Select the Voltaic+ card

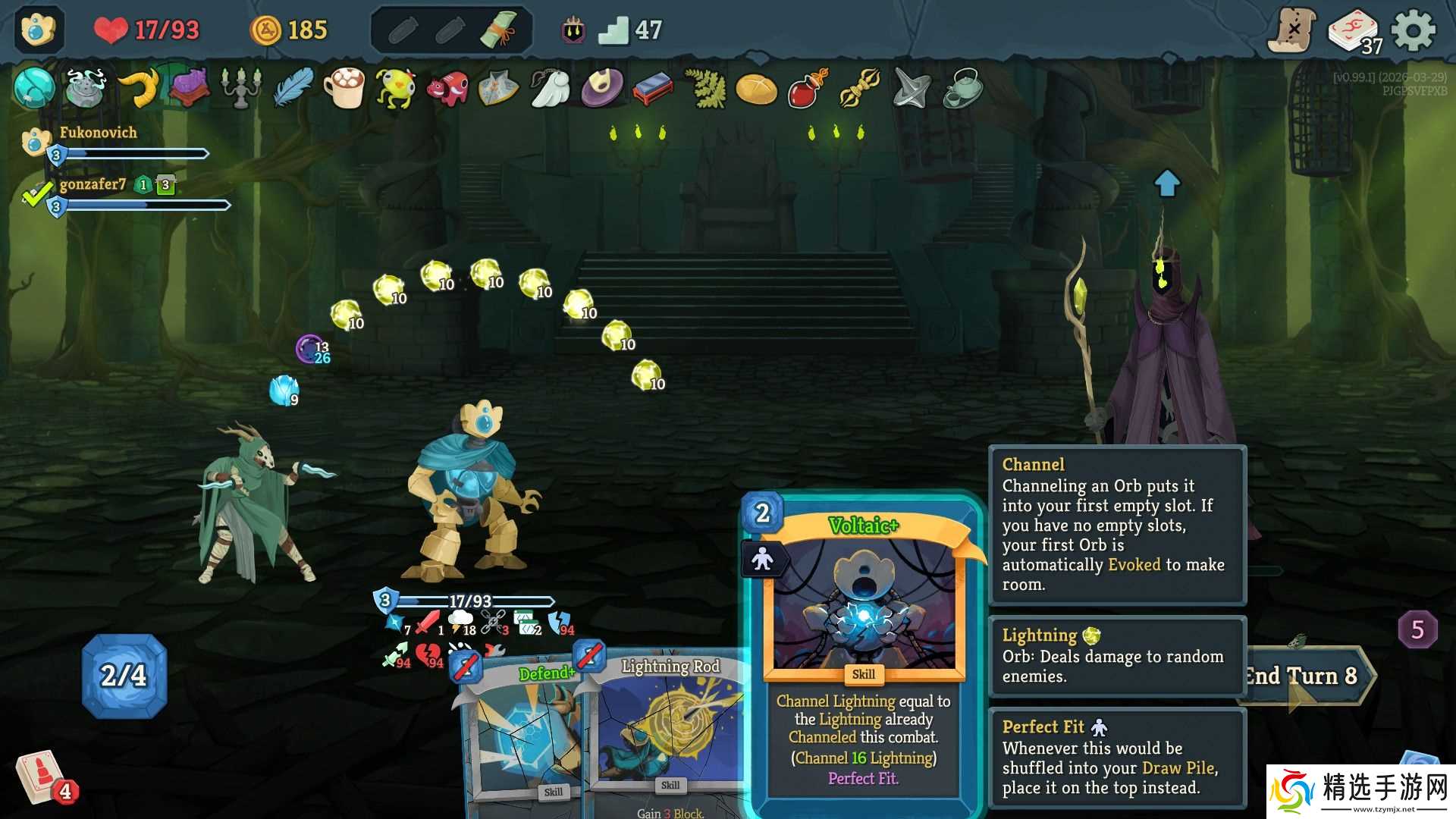[x=863, y=652]
